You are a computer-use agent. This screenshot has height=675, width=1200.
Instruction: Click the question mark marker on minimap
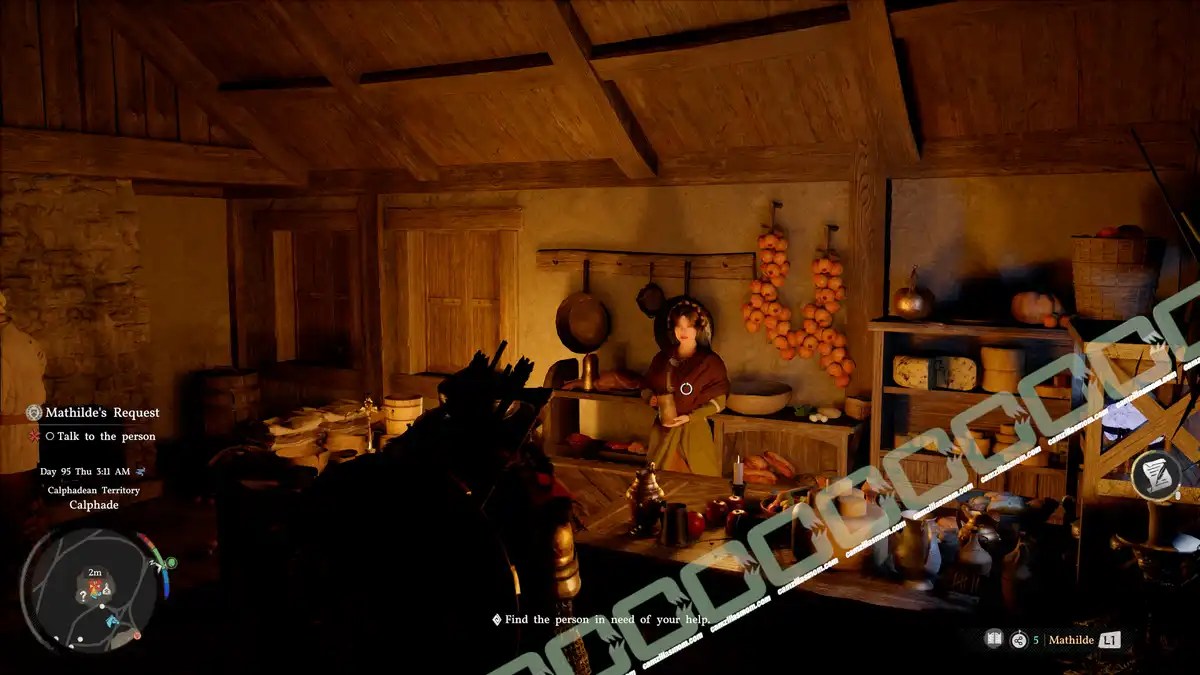83,595
